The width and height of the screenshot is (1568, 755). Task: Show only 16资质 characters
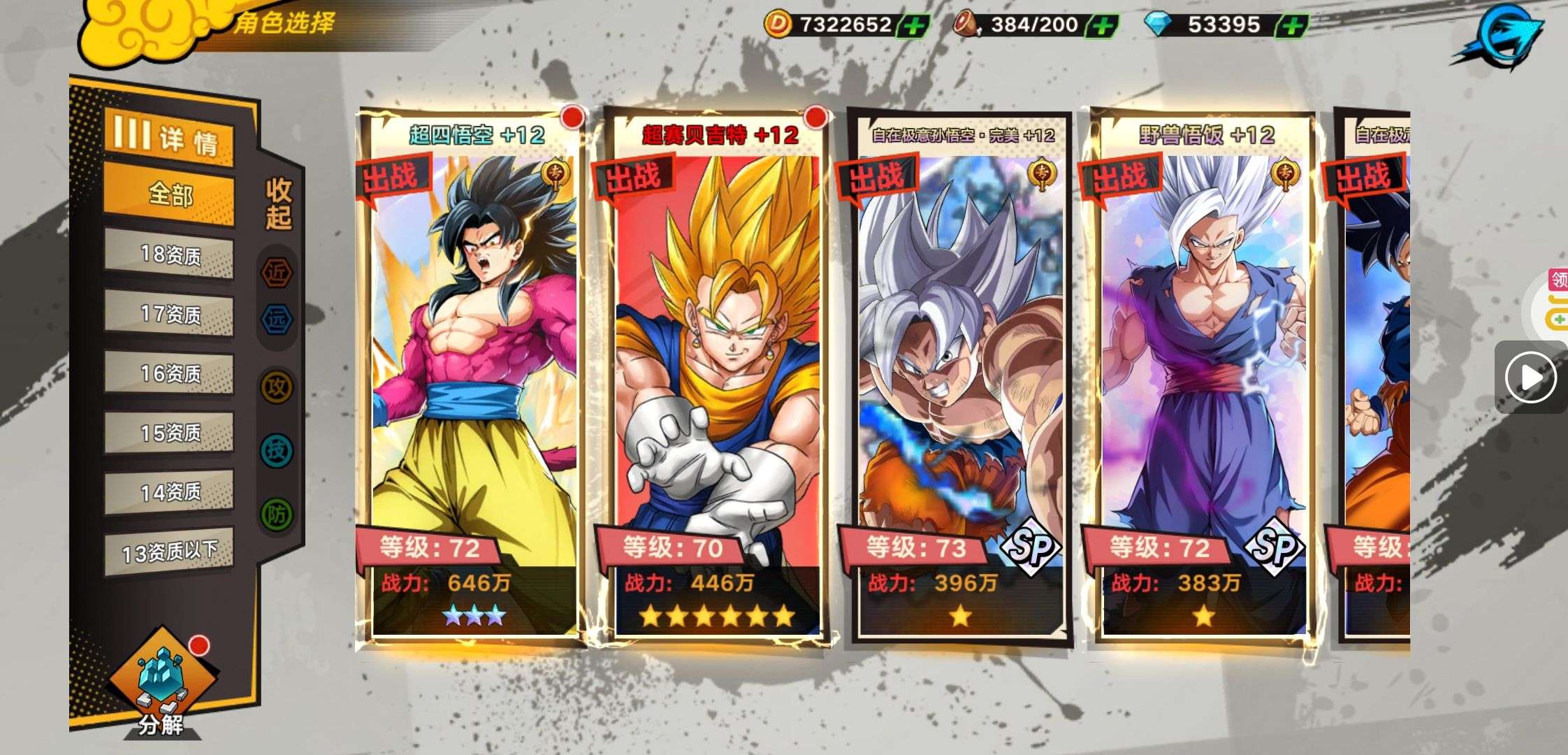coord(169,374)
